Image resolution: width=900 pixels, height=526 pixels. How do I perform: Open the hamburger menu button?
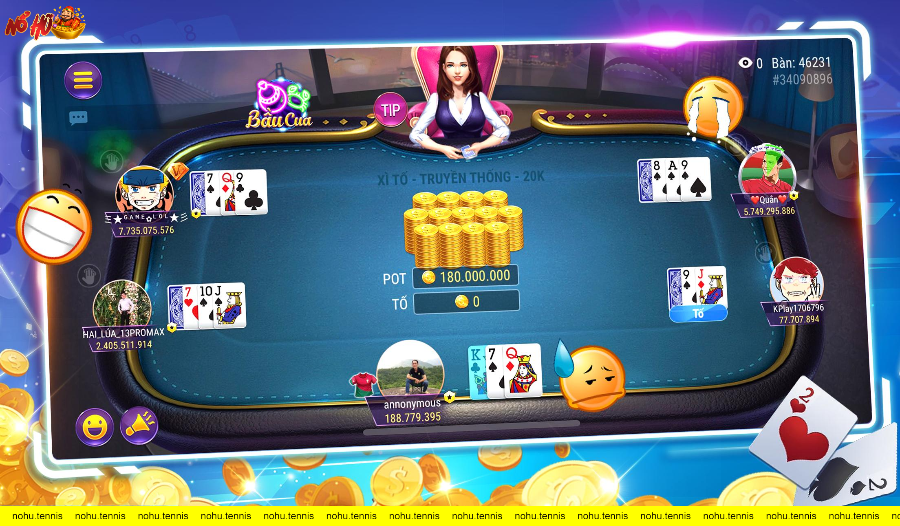[x=84, y=80]
